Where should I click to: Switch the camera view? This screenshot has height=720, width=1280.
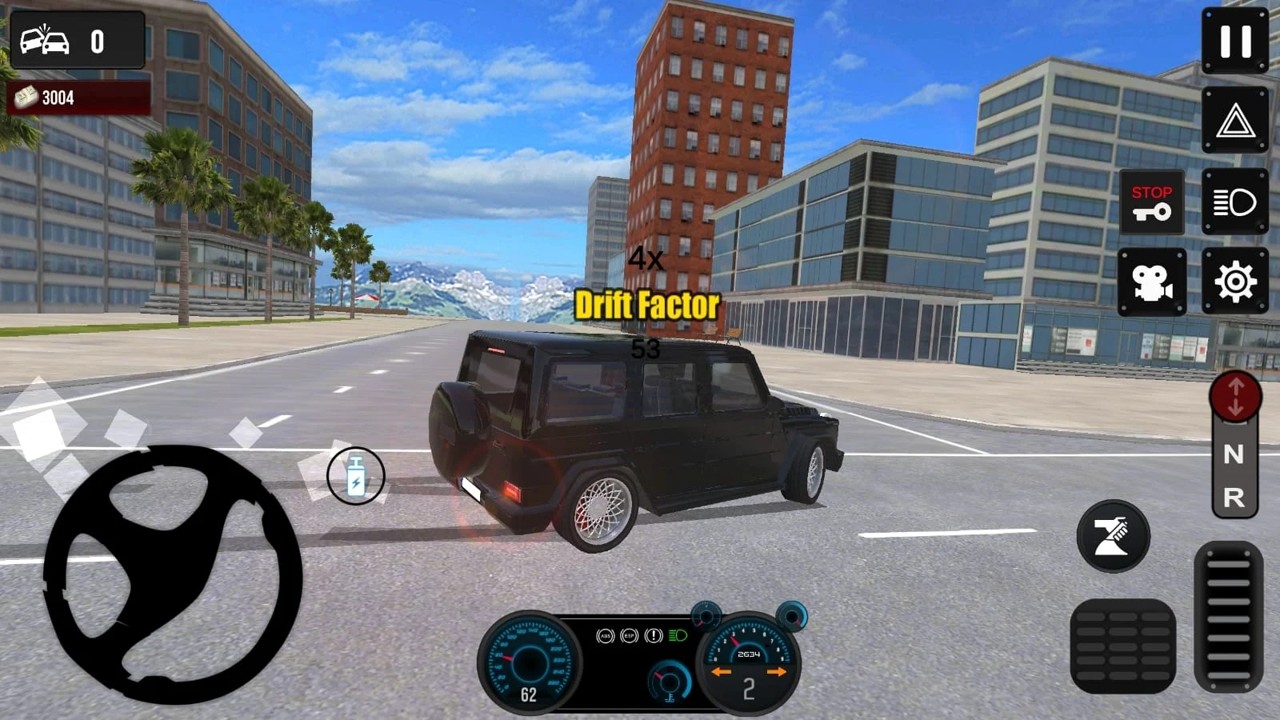tap(1152, 281)
